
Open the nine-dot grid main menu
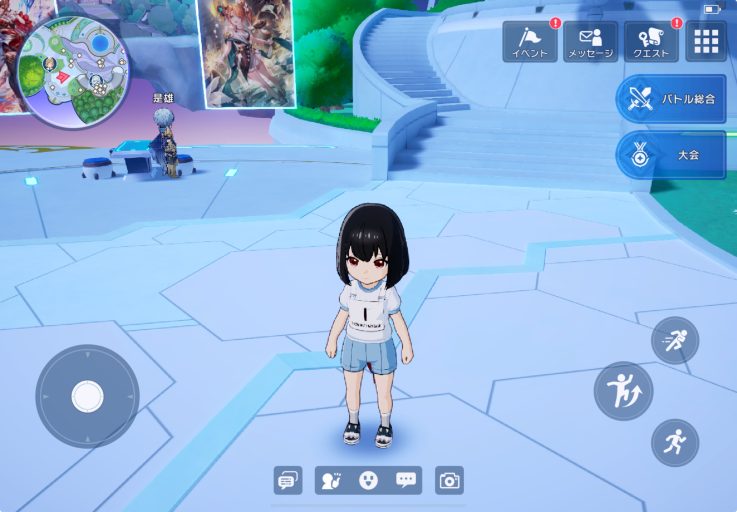coord(706,41)
